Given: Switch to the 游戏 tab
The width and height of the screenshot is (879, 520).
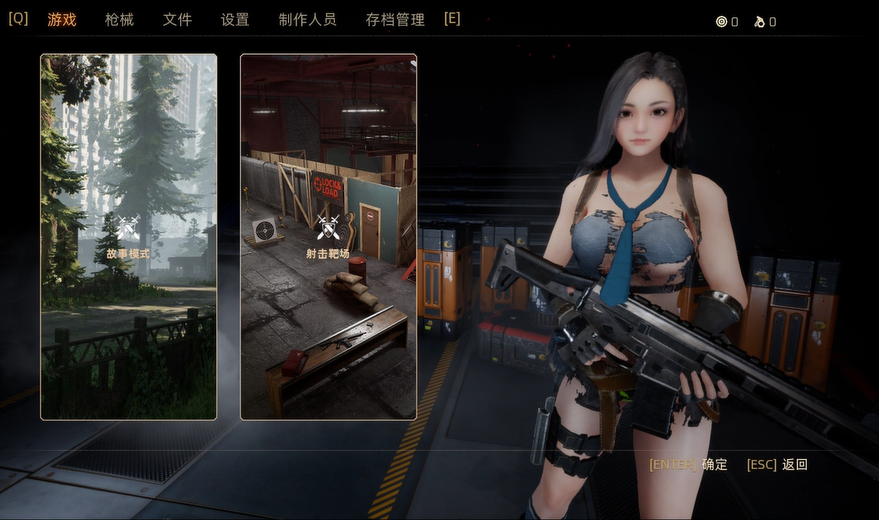Looking at the screenshot, I should pyautogui.click(x=62, y=20).
